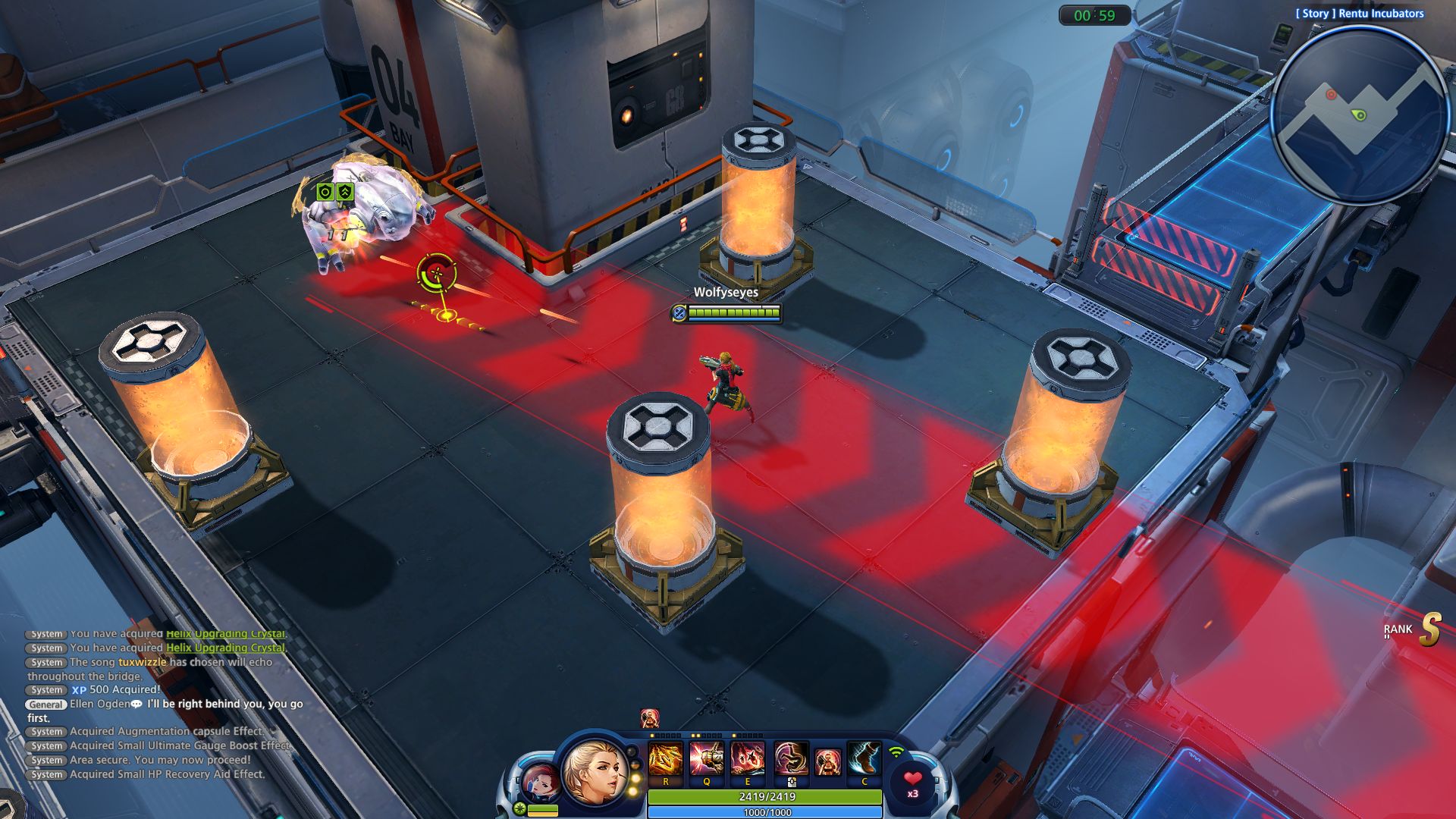Click the System tag on the XP message

click(x=45, y=690)
